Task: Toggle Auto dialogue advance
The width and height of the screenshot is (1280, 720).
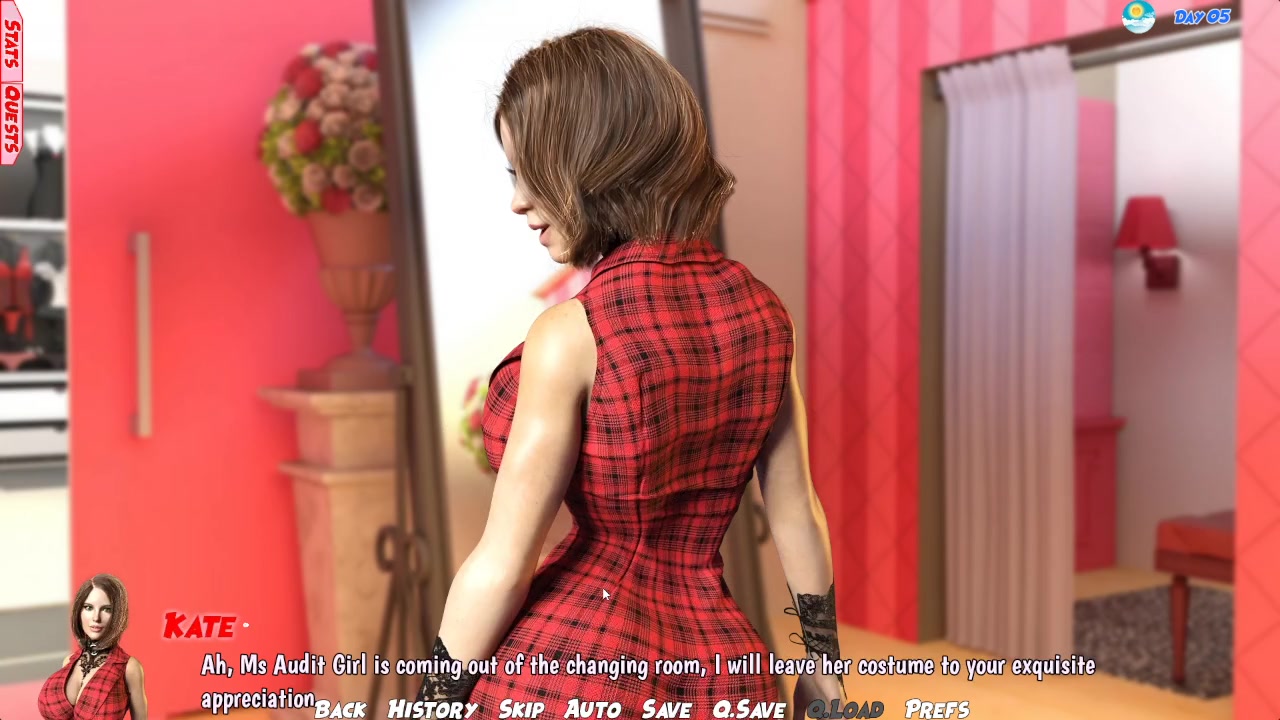Action: [x=593, y=709]
